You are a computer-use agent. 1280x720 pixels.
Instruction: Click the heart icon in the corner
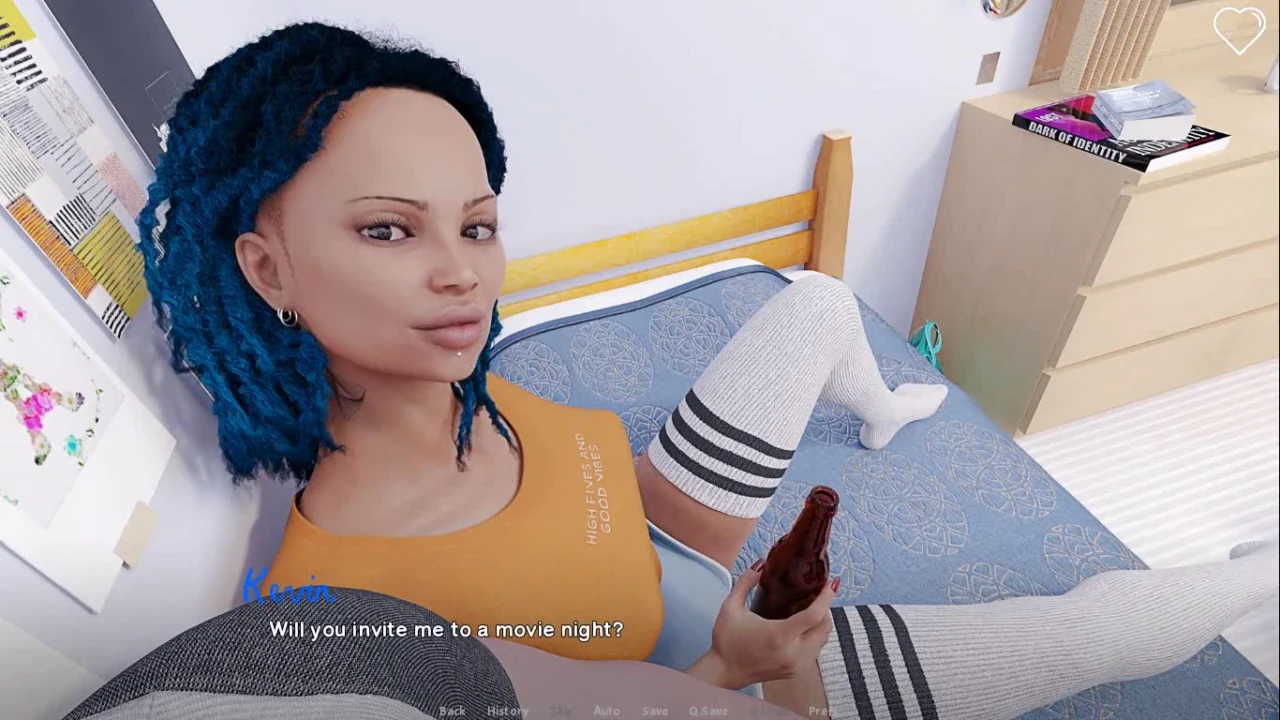click(1239, 31)
